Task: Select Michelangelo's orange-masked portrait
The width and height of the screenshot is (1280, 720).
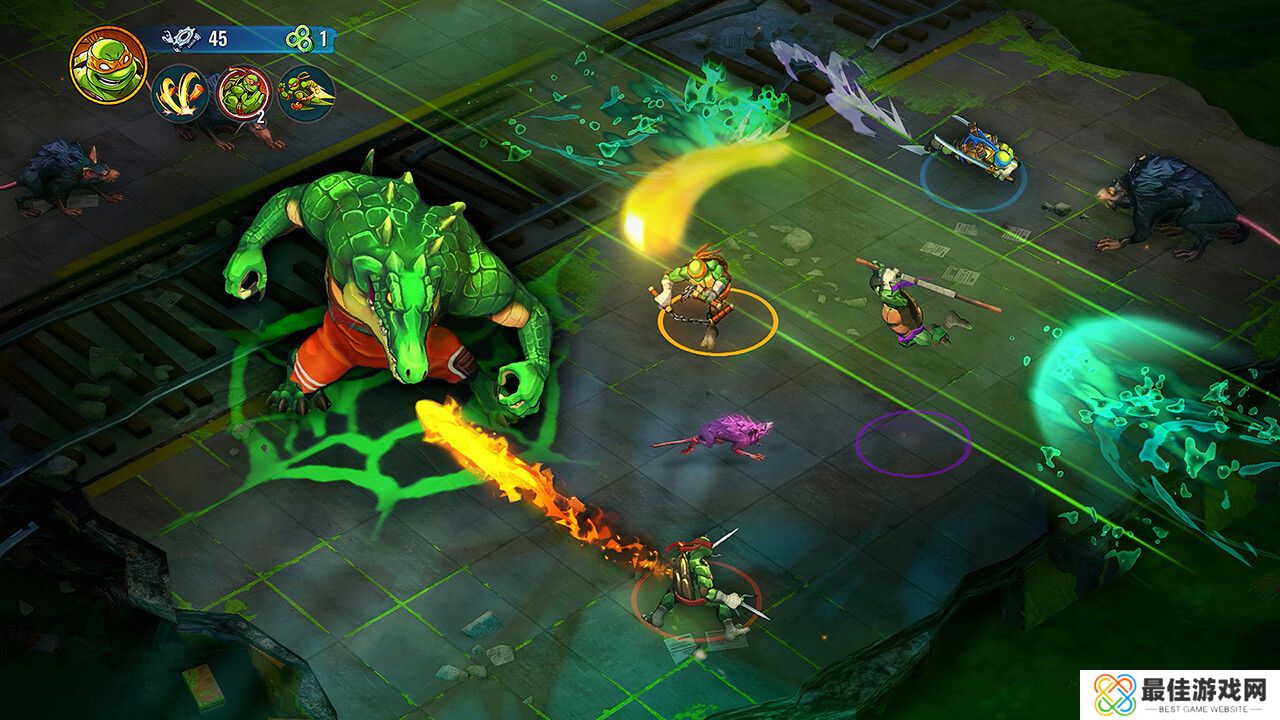Action: click(x=108, y=65)
